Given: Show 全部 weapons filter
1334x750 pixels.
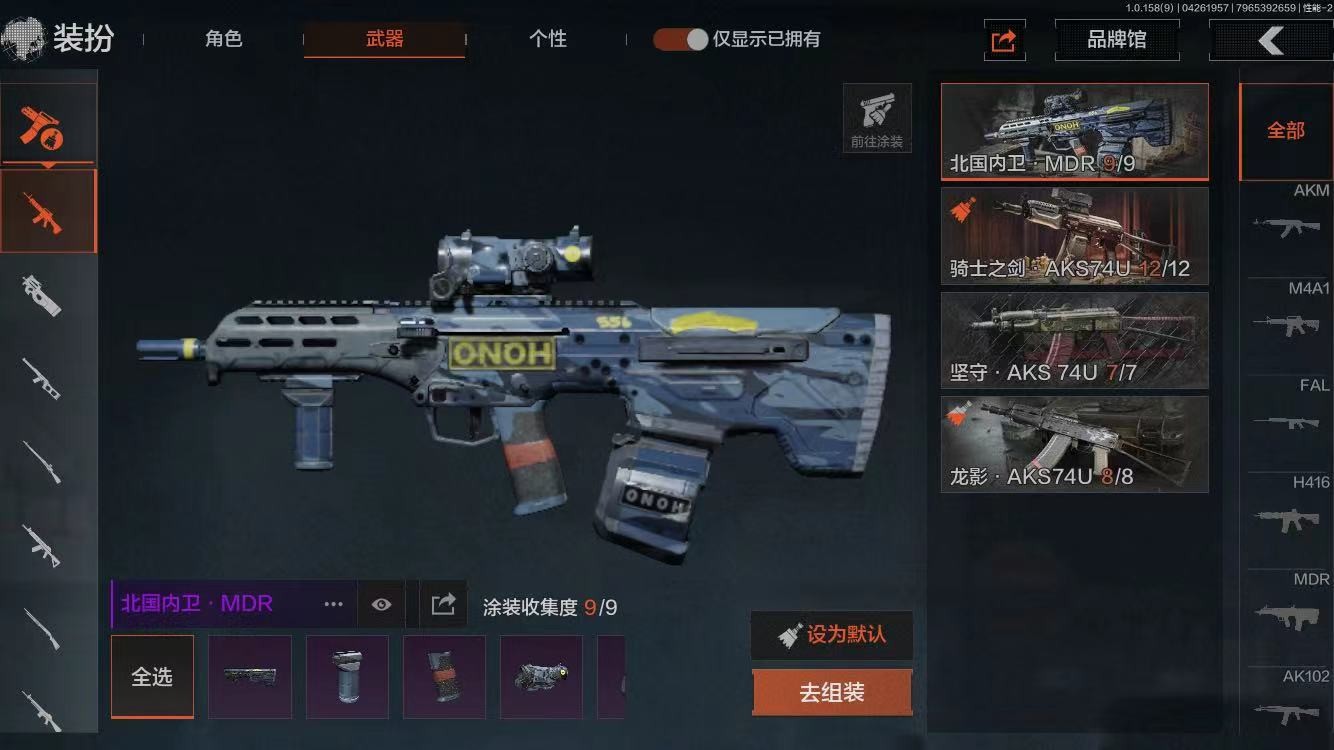Looking at the screenshot, I should (x=1285, y=131).
